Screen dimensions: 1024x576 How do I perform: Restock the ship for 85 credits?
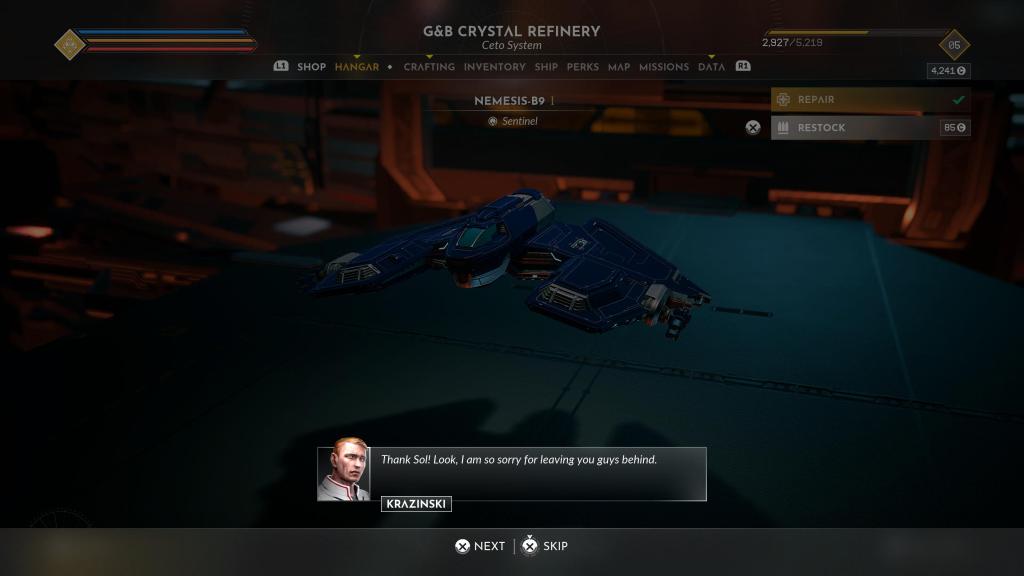click(870, 128)
